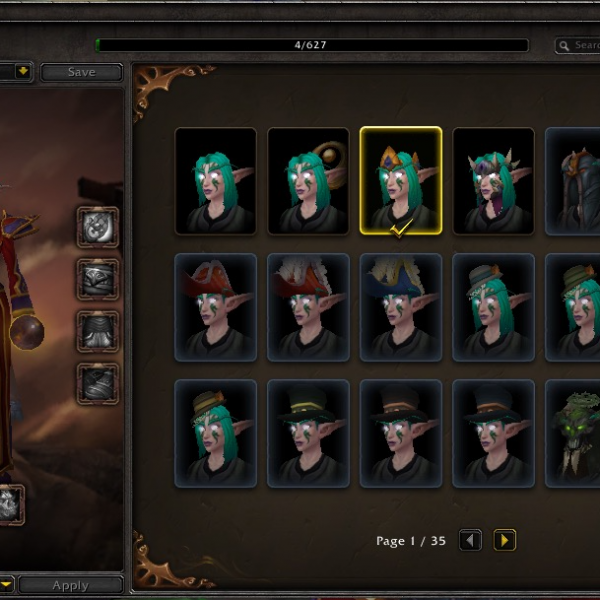Choose the appearance with the round monocle ornament

click(x=308, y=181)
